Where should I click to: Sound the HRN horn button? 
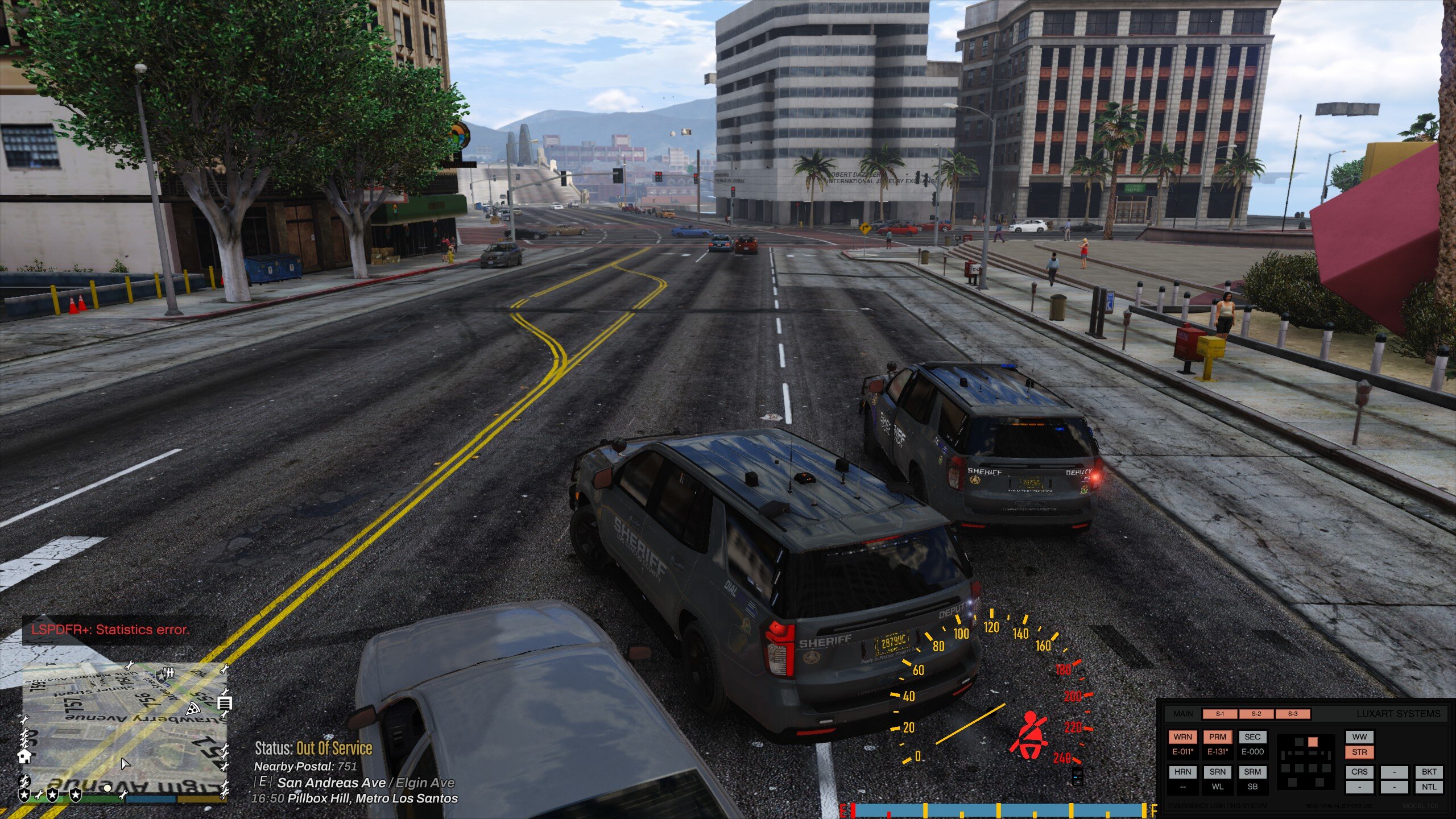tap(1182, 772)
